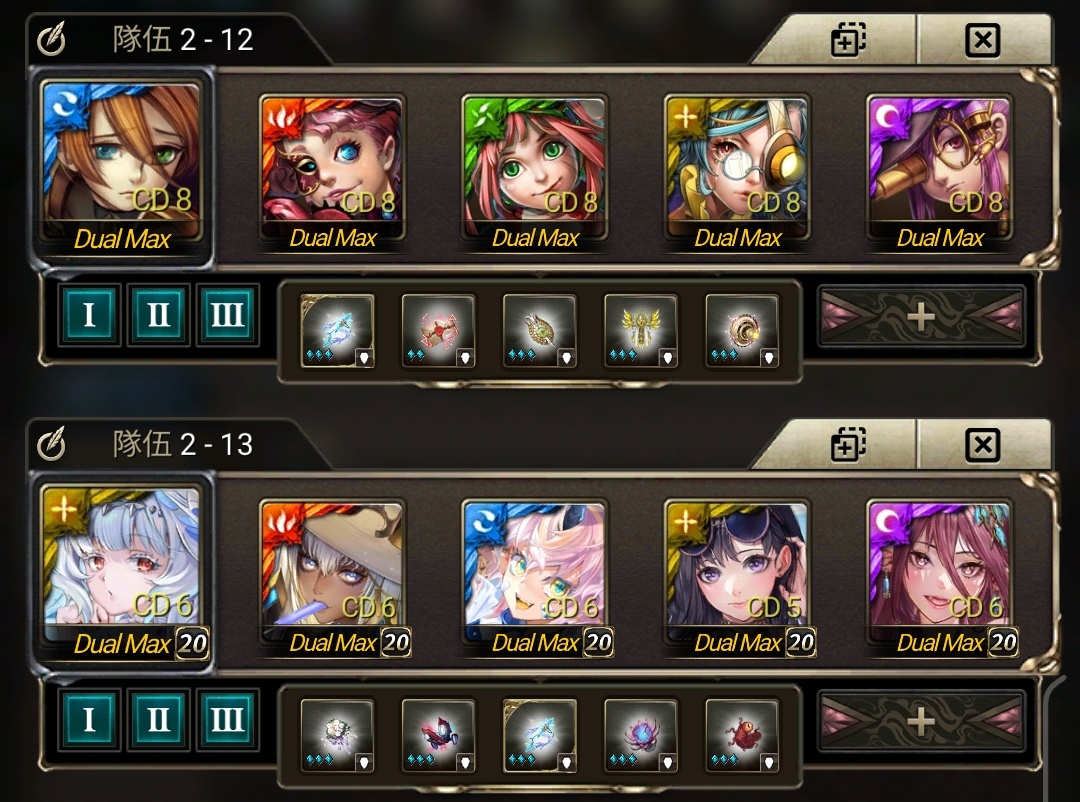Add an item via team 2-12 plus slot

921,317
